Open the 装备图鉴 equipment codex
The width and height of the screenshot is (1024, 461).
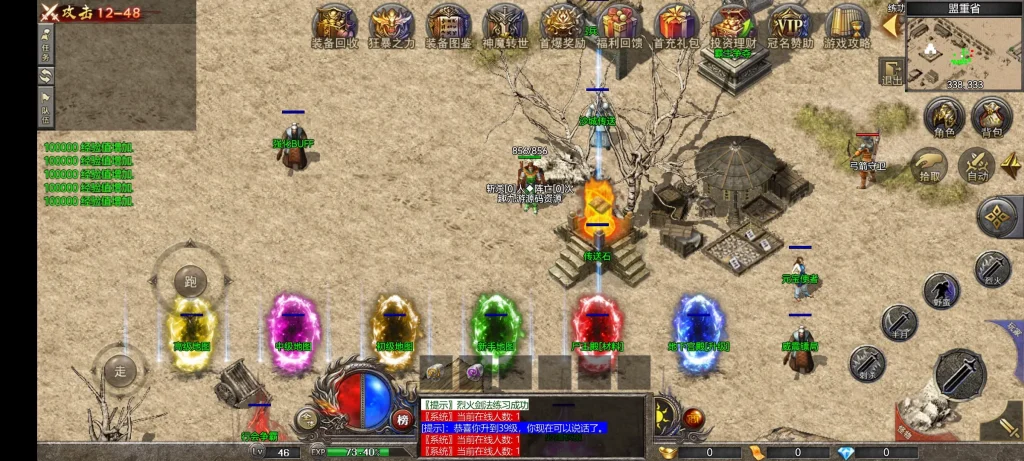point(448,25)
